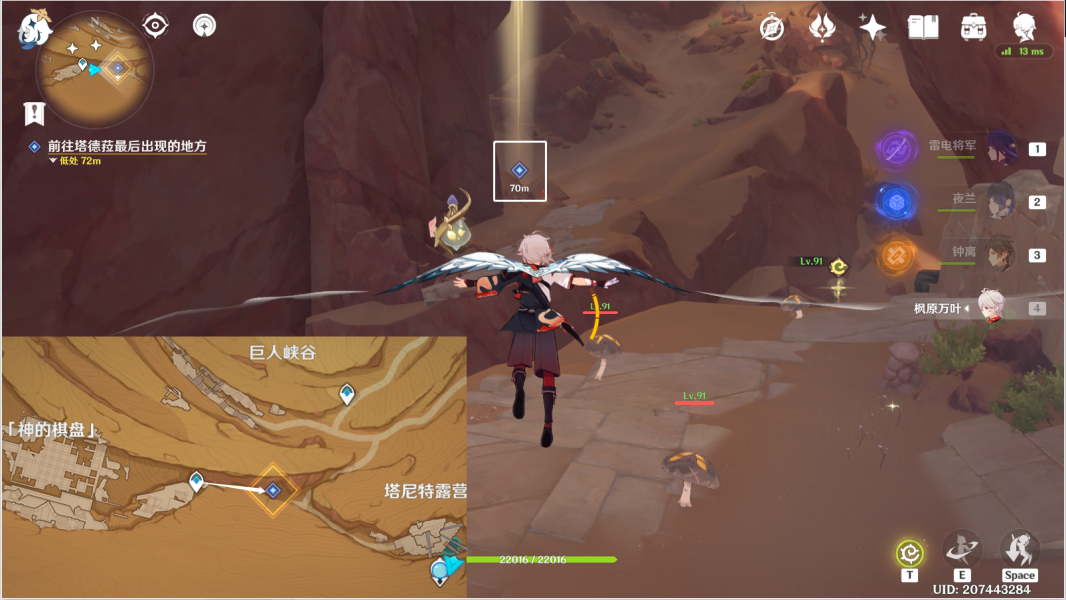Select active character 枫原万叶 in party list
The height and width of the screenshot is (600, 1066).
tap(990, 309)
